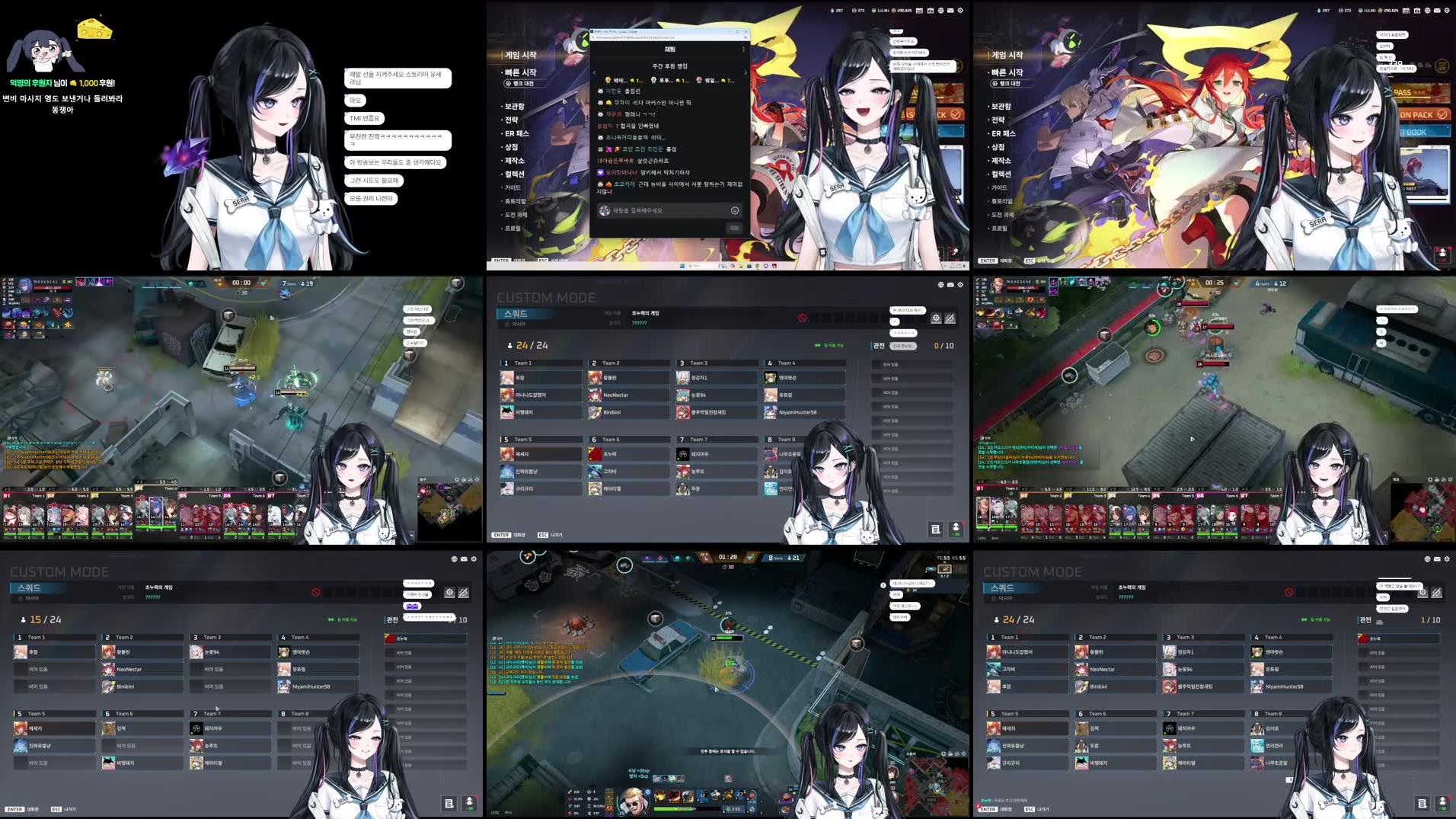Select the map ban icon beside the lobby settings gear
This screenshot has width=1456, height=819.
[x=951, y=318]
